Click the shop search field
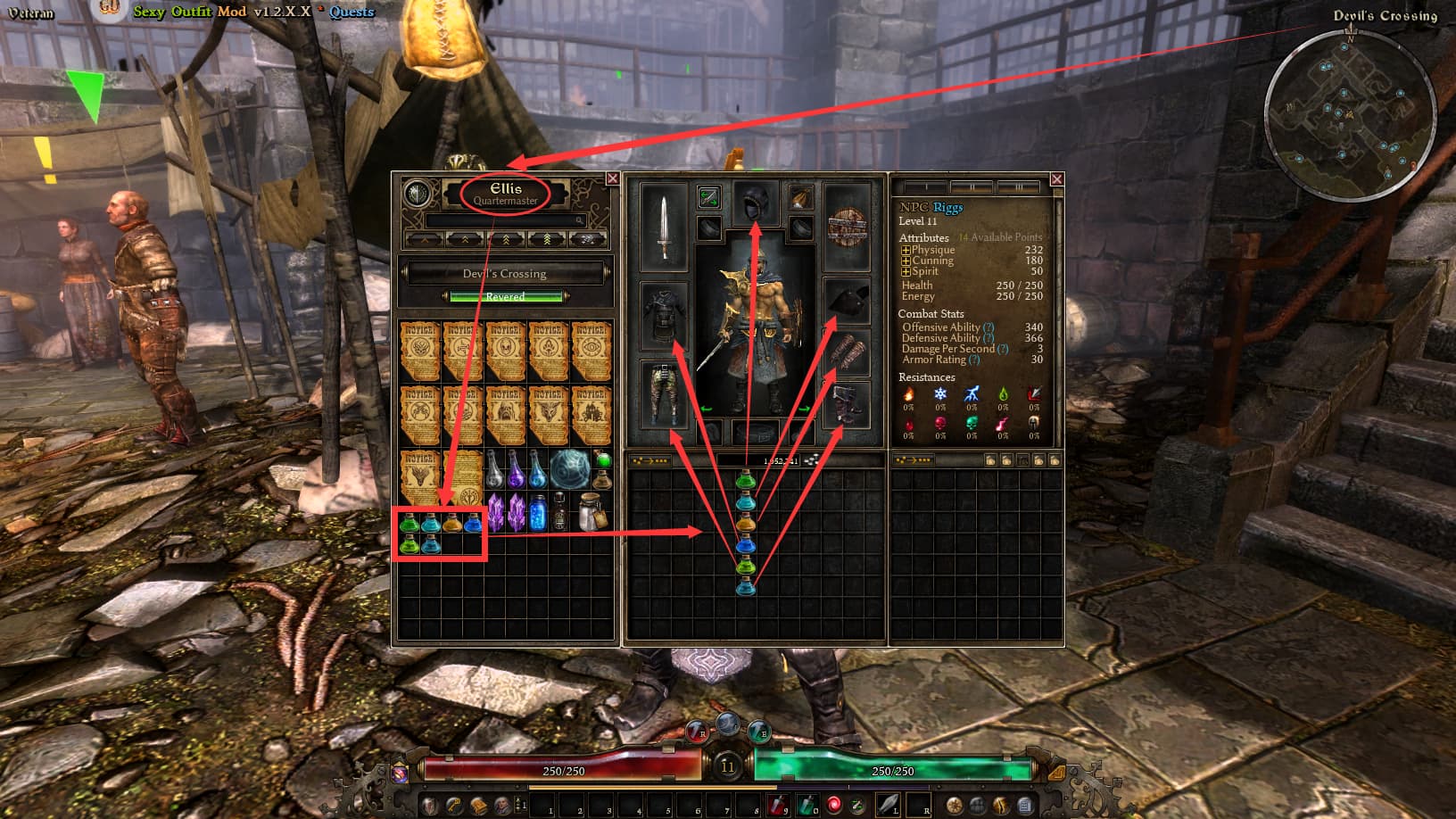This screenshot has width=1456, height=819. point(505,220)
